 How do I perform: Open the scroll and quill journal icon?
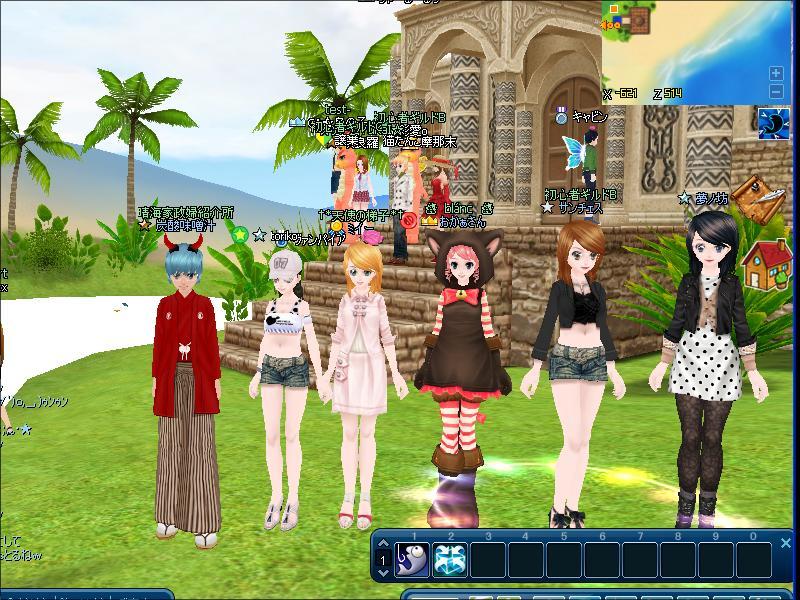[758, 201]
